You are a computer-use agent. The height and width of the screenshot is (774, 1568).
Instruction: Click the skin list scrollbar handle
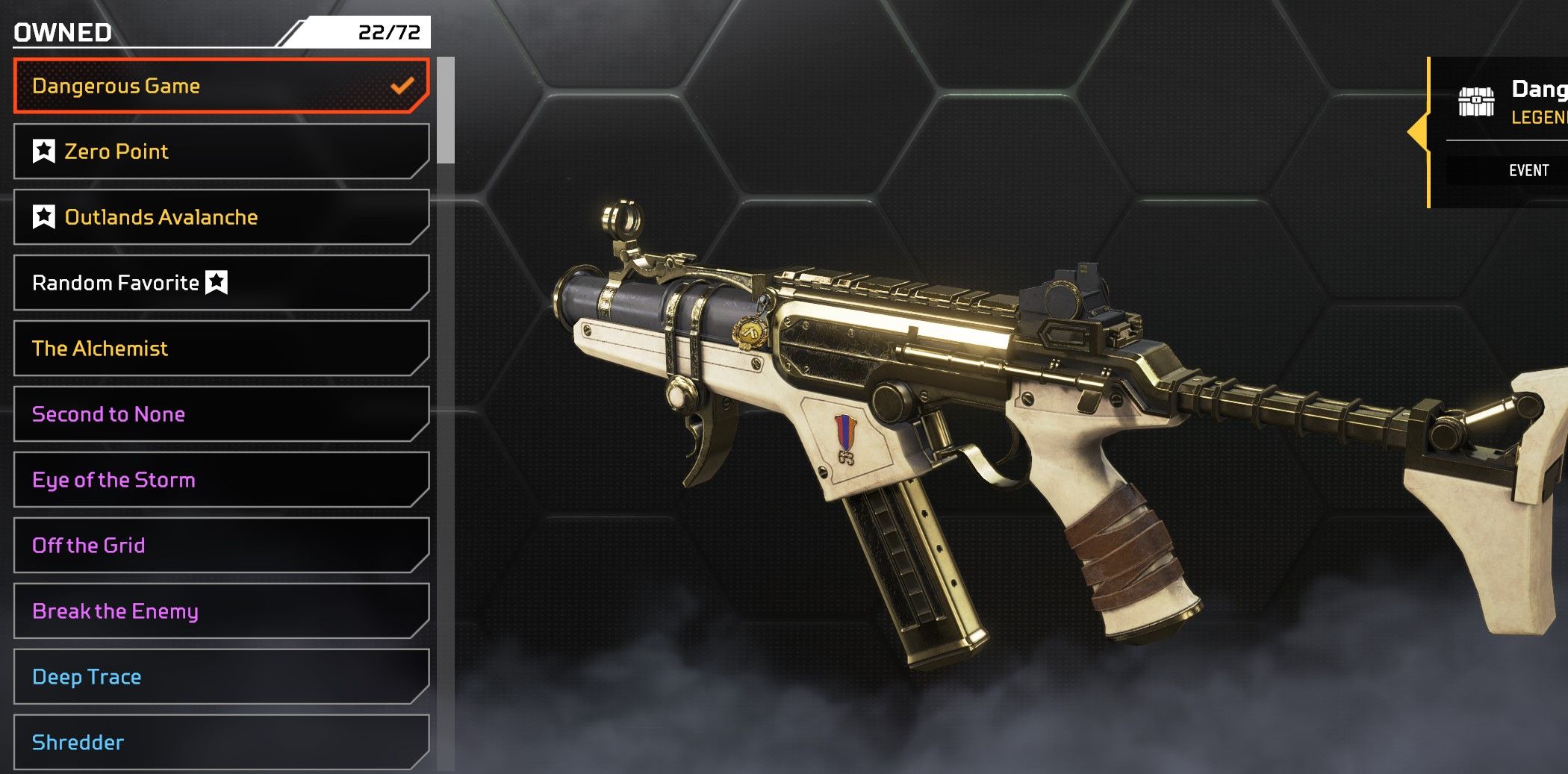[446, 110]
